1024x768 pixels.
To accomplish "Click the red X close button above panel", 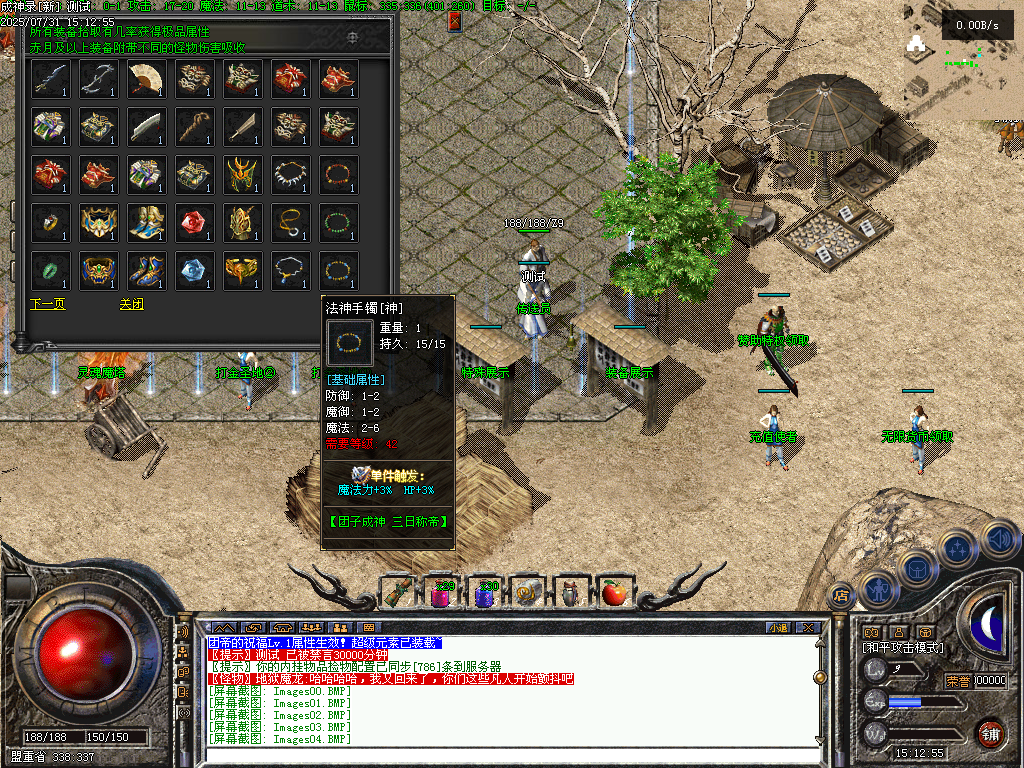I will click(x=455, y=20).
